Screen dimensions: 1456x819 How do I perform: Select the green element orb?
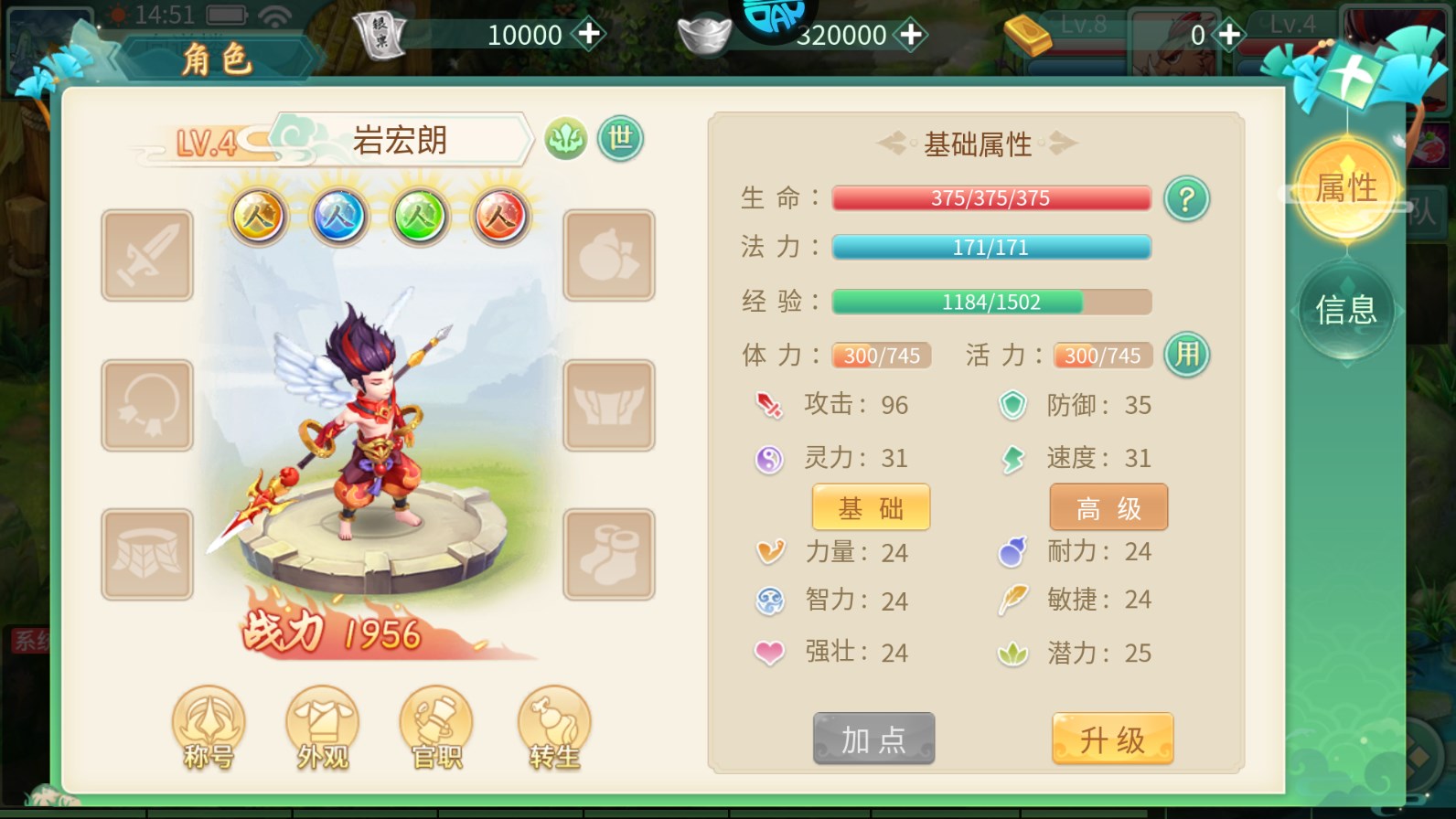click(420, 218)
